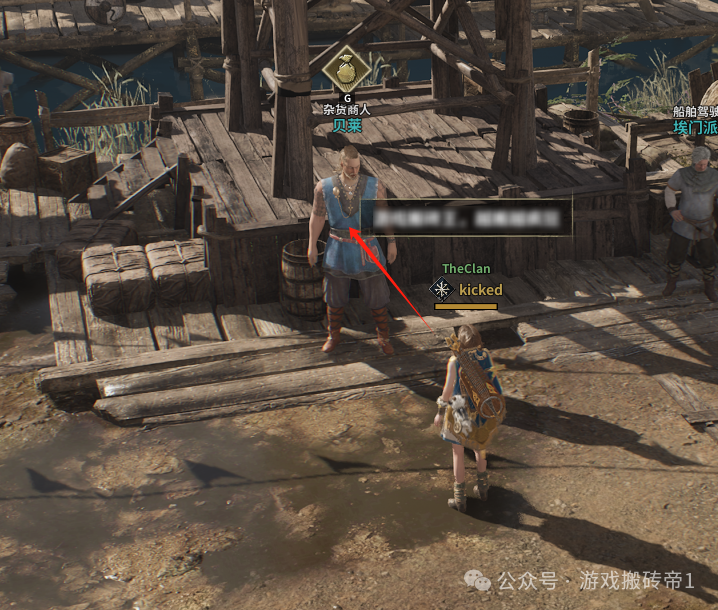Select the 贝莱 merchant name label
The height and width of the screenshot is (610, 718).
[347, 125]
